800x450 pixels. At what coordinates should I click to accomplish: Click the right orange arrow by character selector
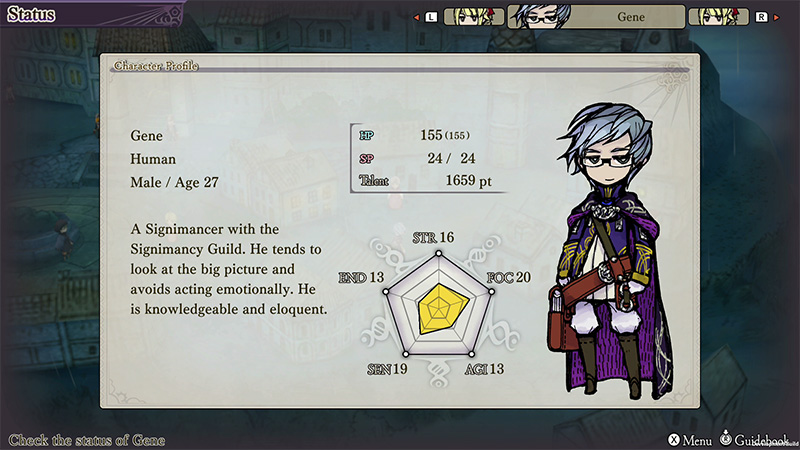[x=775, y=17]
